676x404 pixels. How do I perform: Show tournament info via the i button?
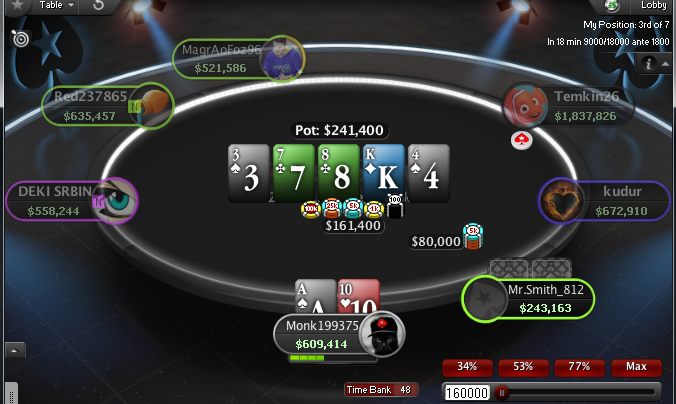coord(650,63)
